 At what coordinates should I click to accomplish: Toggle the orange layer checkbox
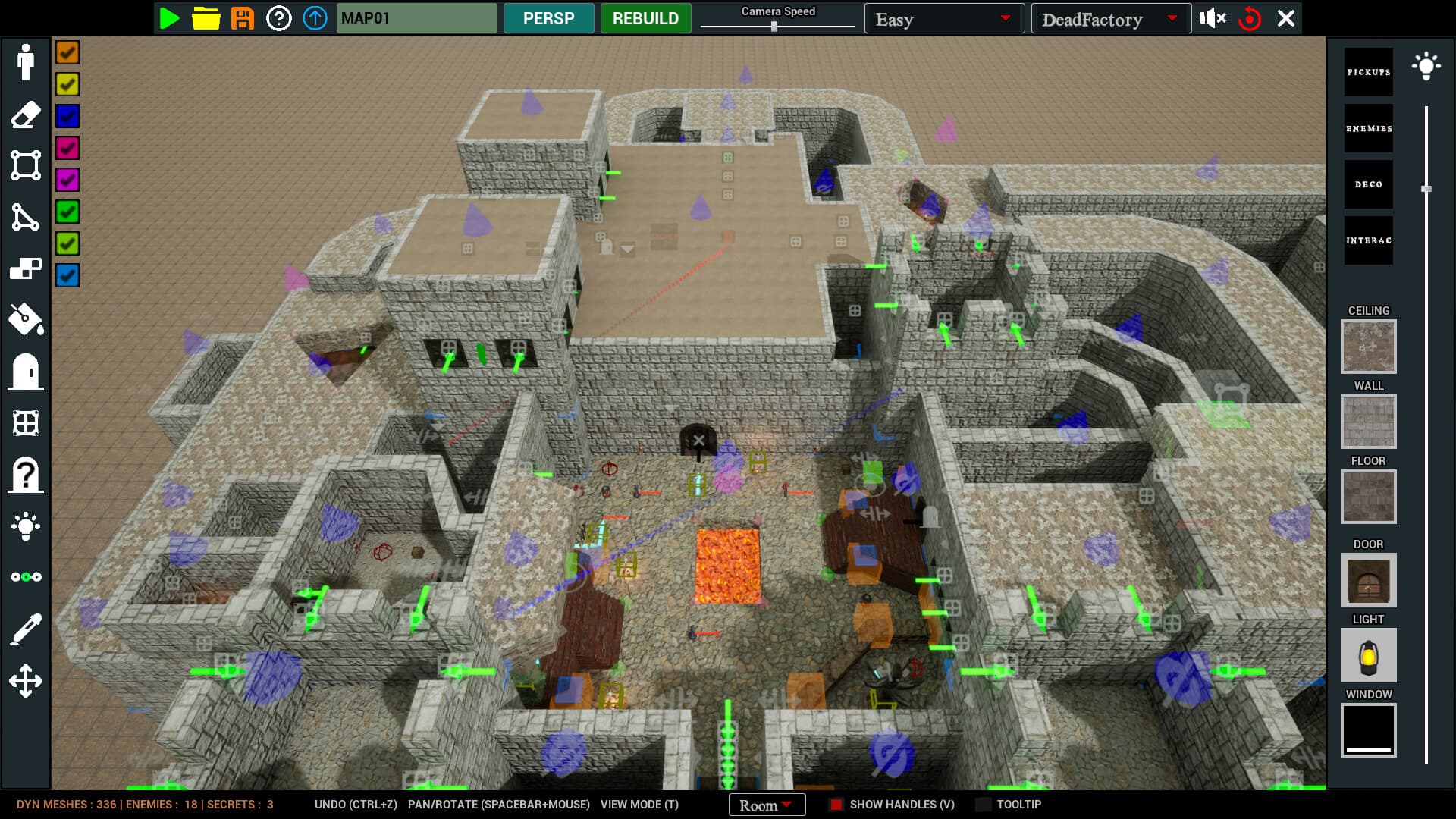67,52
